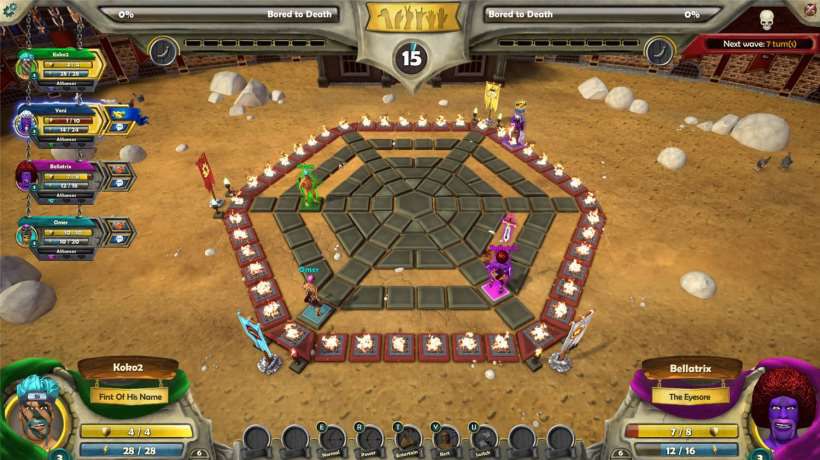Use the Entertain ability

point(408,438)
